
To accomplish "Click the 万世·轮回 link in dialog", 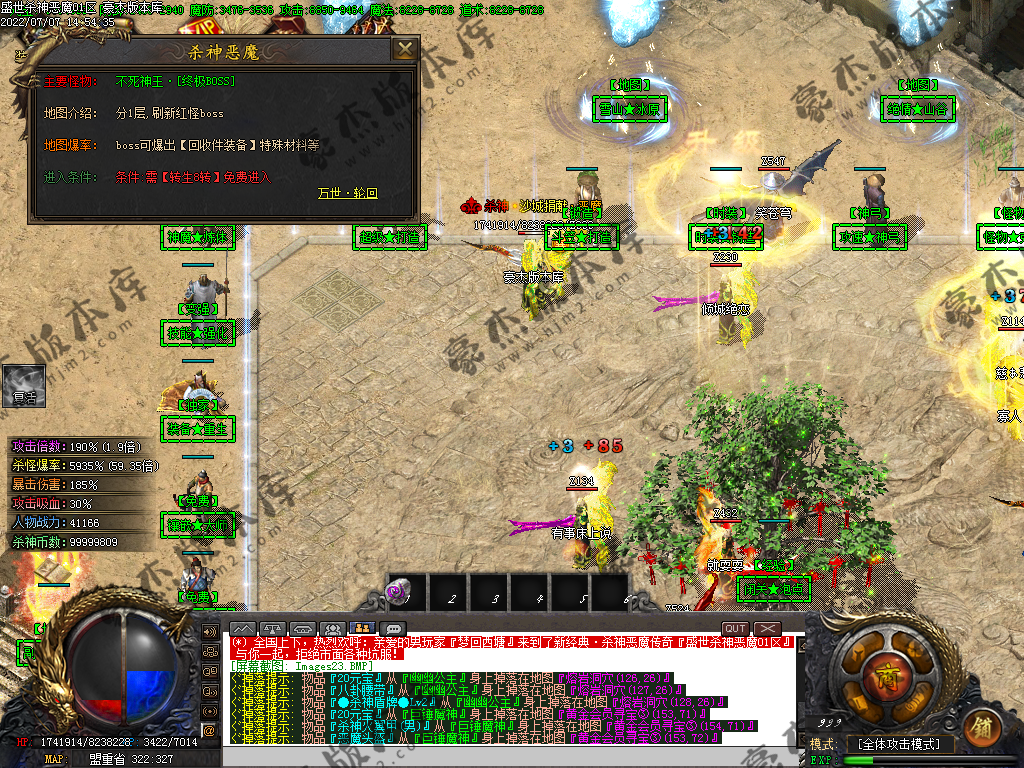I will pos(348,193).
